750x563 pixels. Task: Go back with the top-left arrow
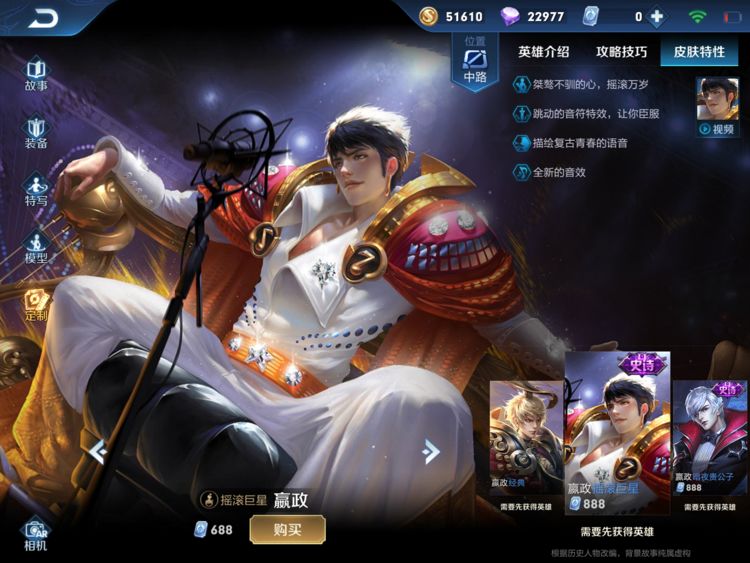pos(43,18)
